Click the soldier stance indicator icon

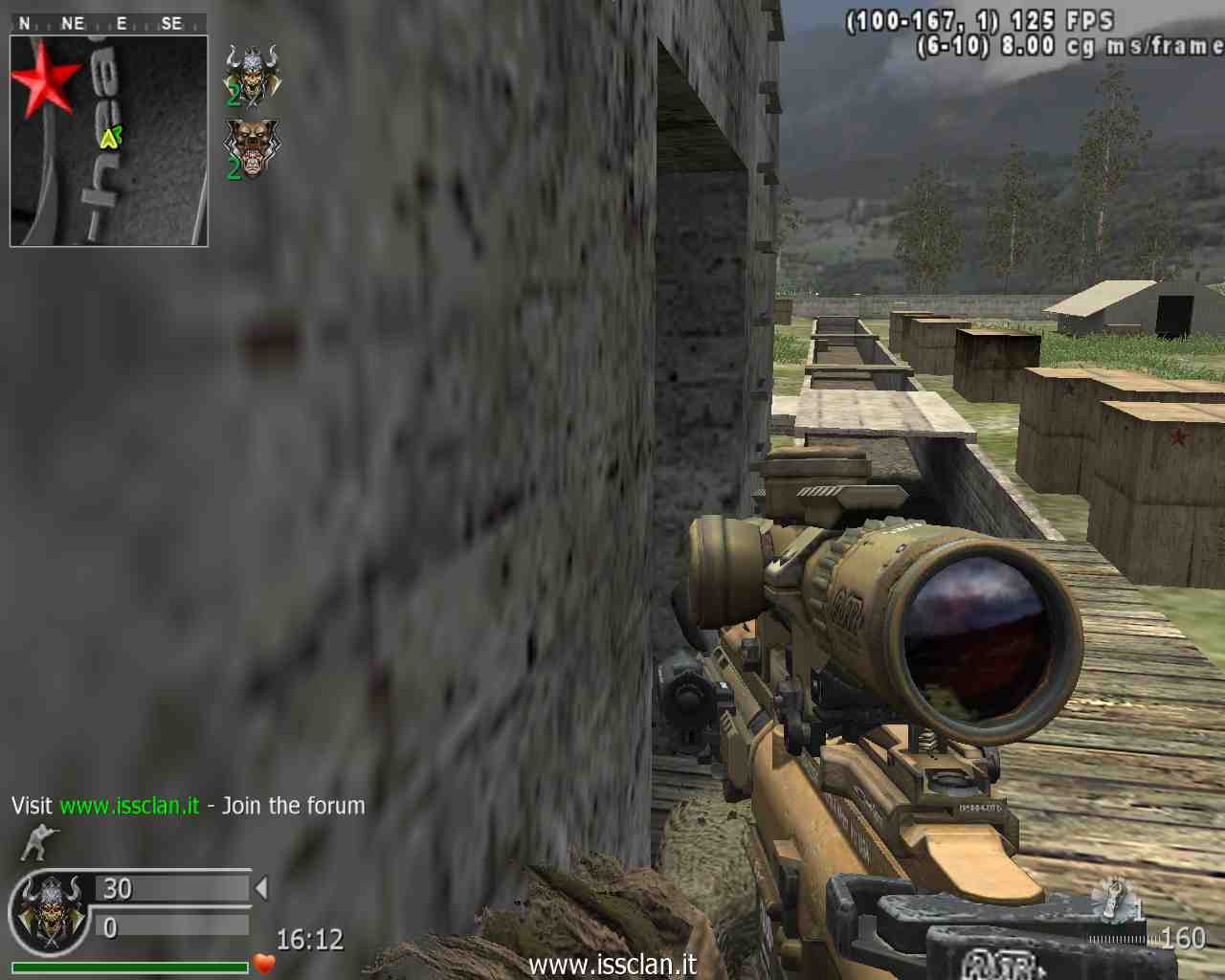(38, 842)
